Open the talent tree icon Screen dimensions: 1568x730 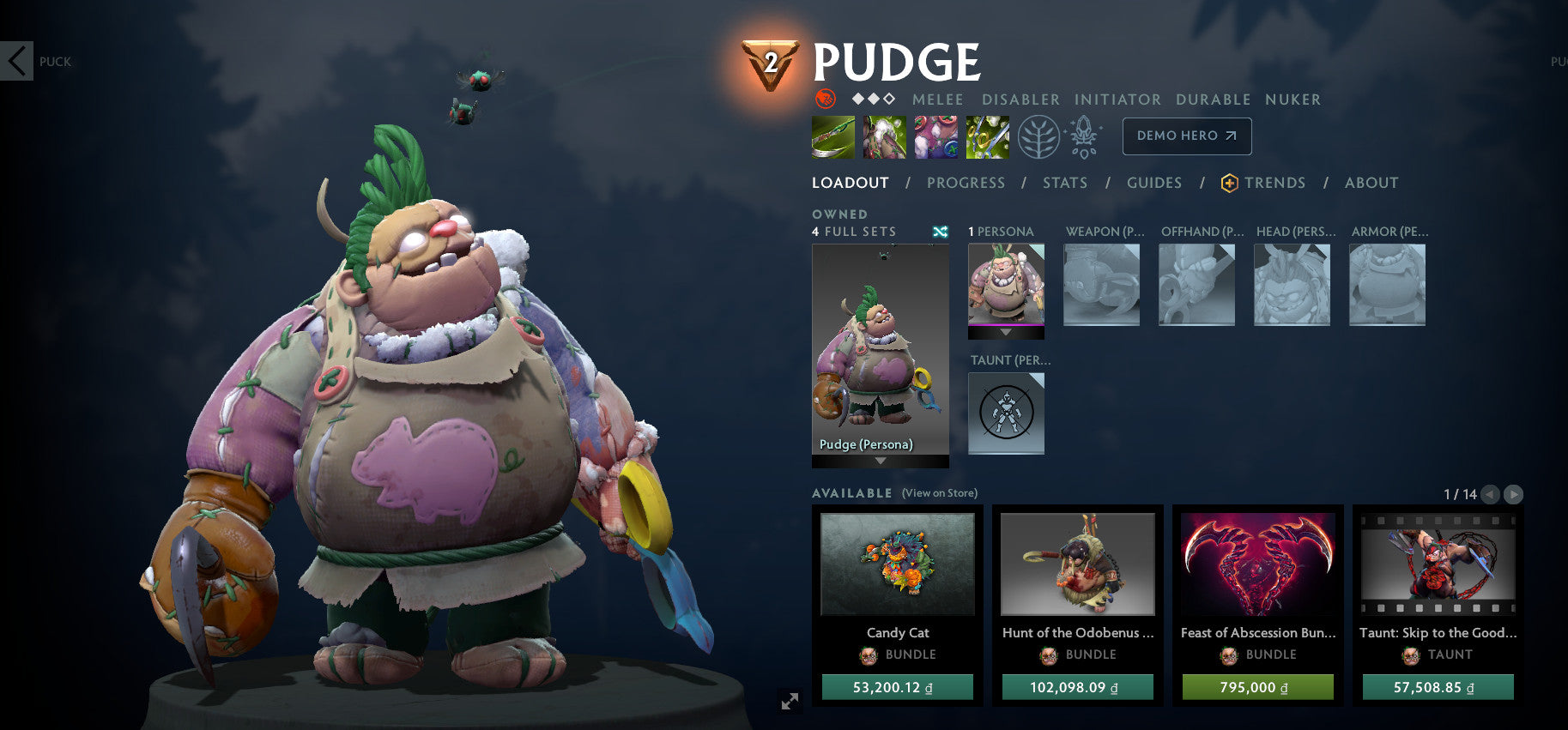[x=1040, y=136]
